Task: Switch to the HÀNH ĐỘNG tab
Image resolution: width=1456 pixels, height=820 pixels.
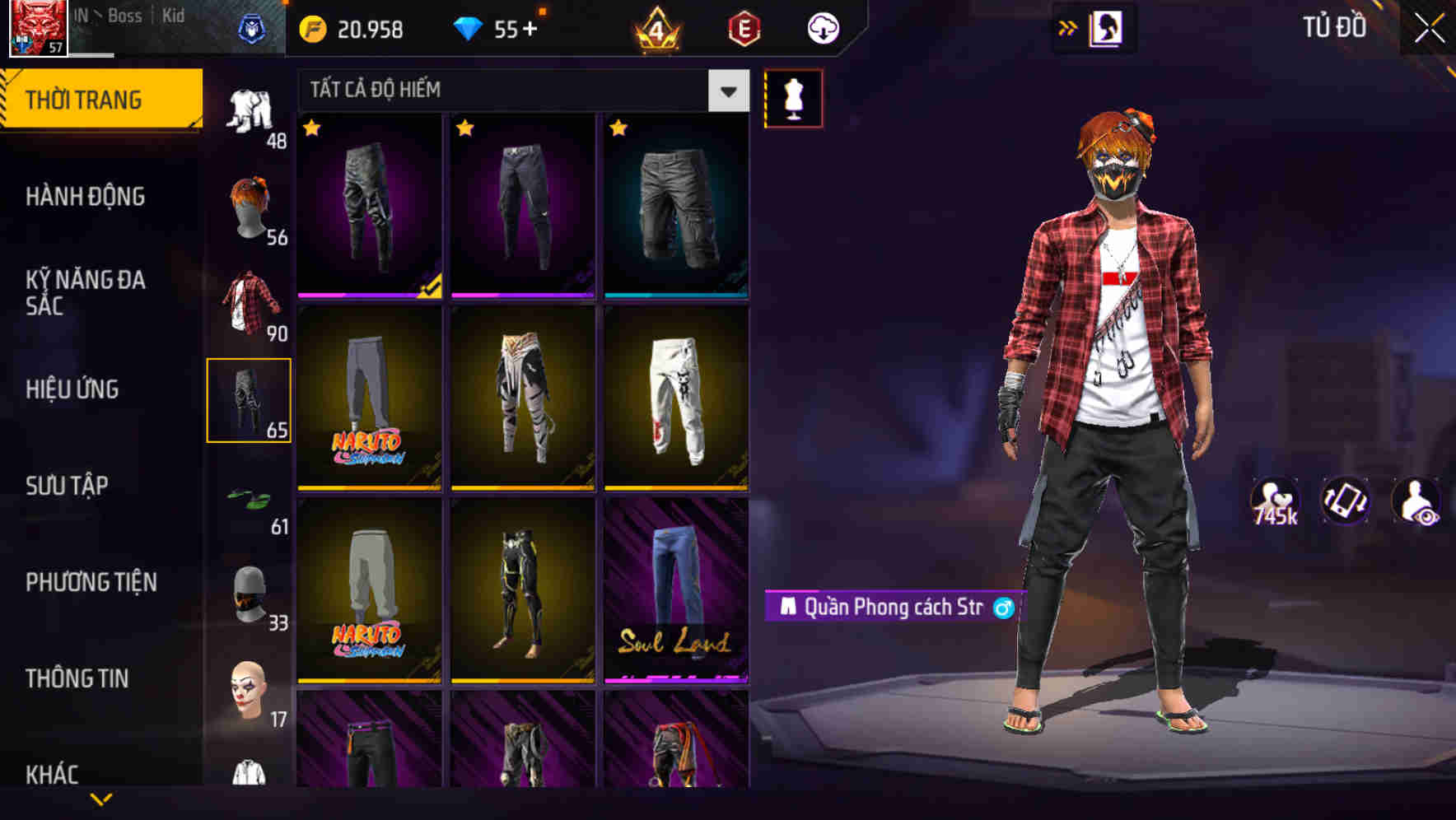Action: (x=85, y=196)
